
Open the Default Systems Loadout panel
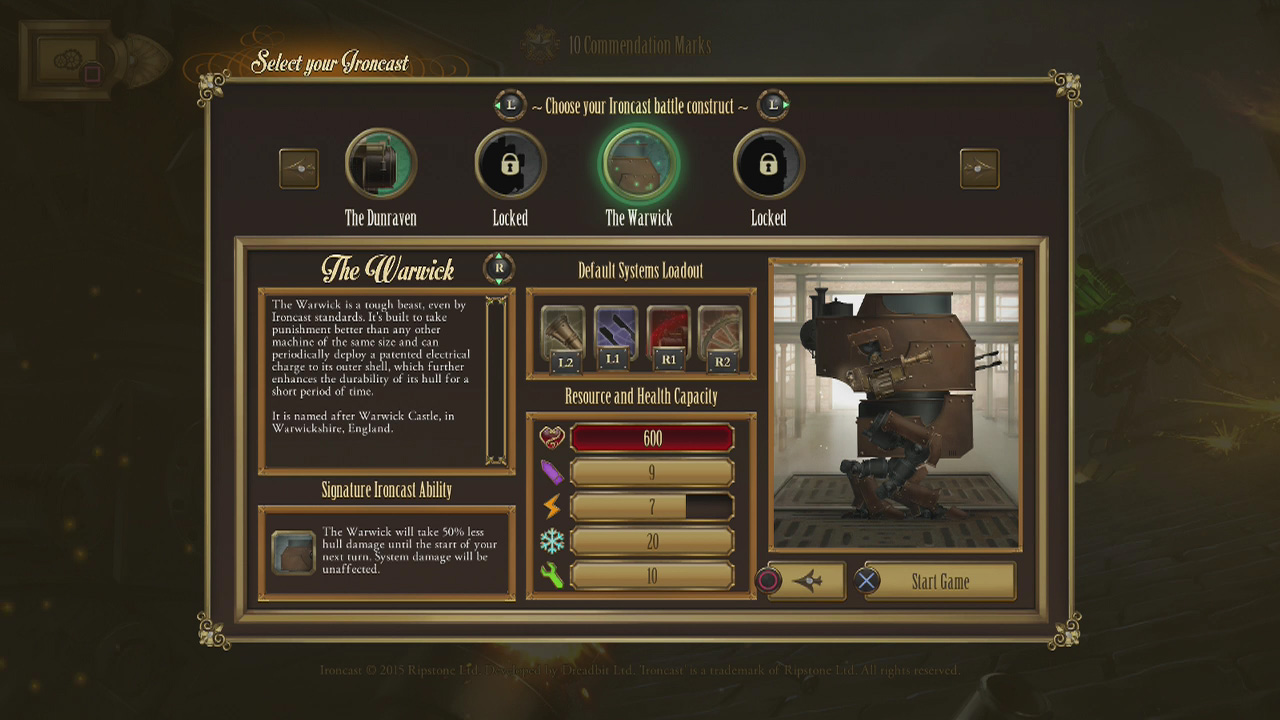click(639, 270)
